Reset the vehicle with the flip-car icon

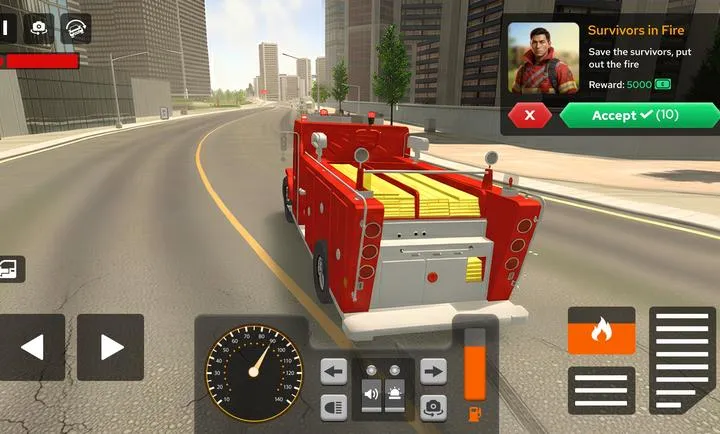[75, 28]
